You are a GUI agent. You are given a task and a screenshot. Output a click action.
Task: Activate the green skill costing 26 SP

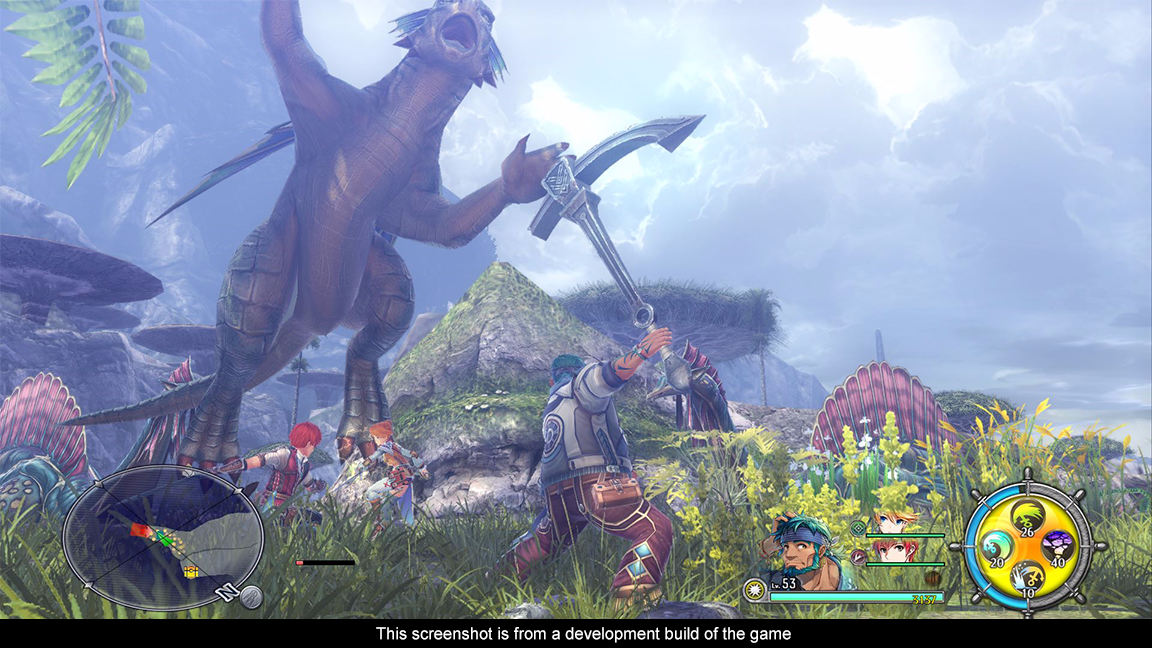(1028, 517)
